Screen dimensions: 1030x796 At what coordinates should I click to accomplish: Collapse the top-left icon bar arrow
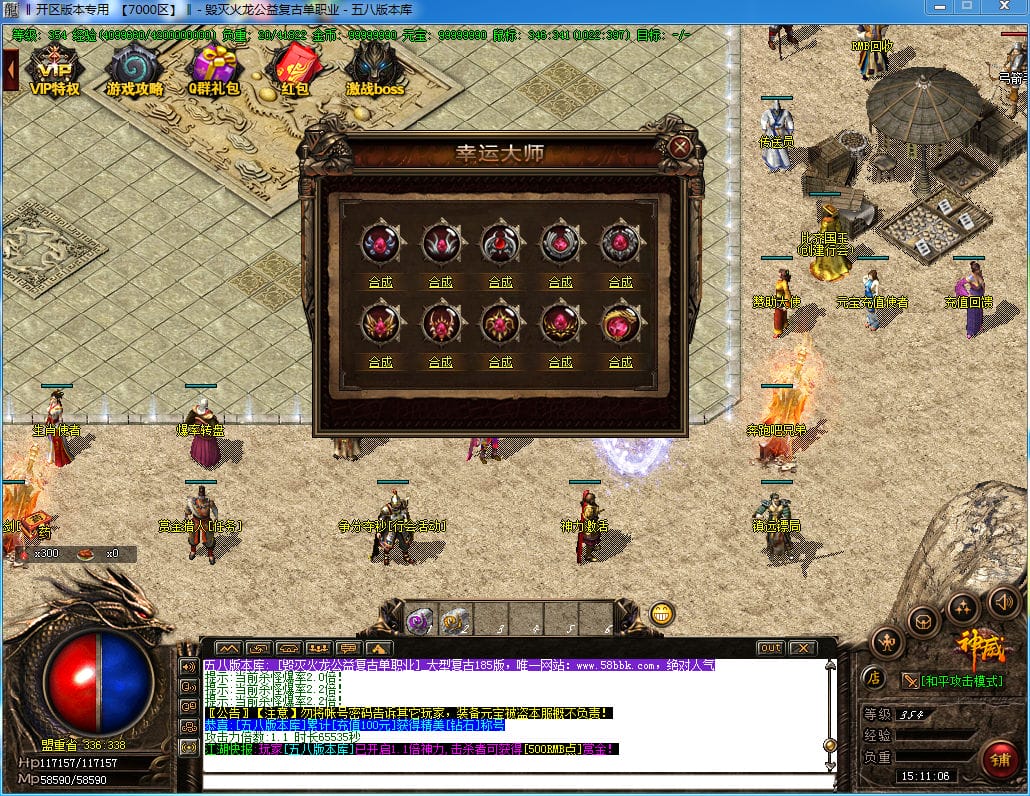[11, 68]
